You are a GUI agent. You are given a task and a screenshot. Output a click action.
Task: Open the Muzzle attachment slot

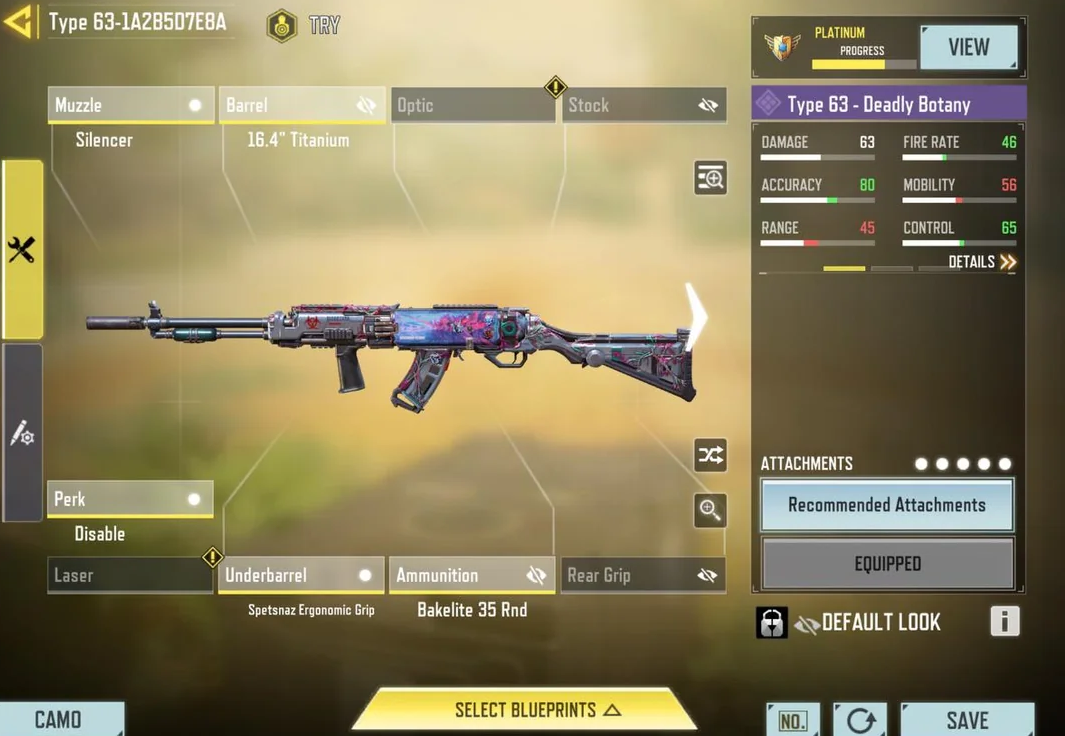pyautogui.click(x=130, y=105)
